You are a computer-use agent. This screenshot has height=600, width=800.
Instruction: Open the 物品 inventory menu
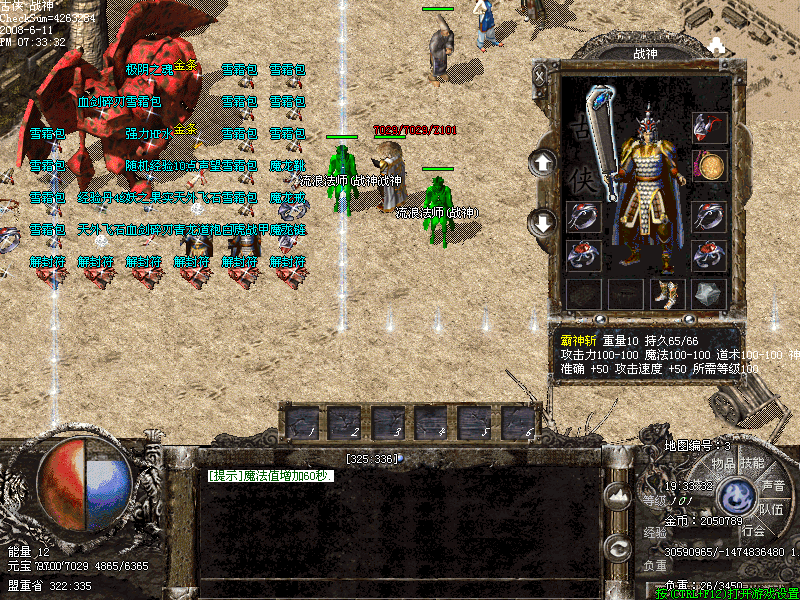click(723, 463)
